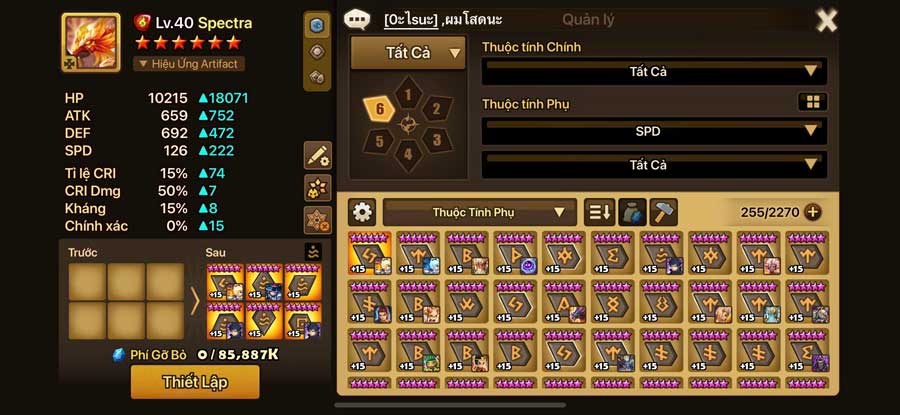Filter by rune slot 3
This screenshot has width=900, height=415.
435,139
